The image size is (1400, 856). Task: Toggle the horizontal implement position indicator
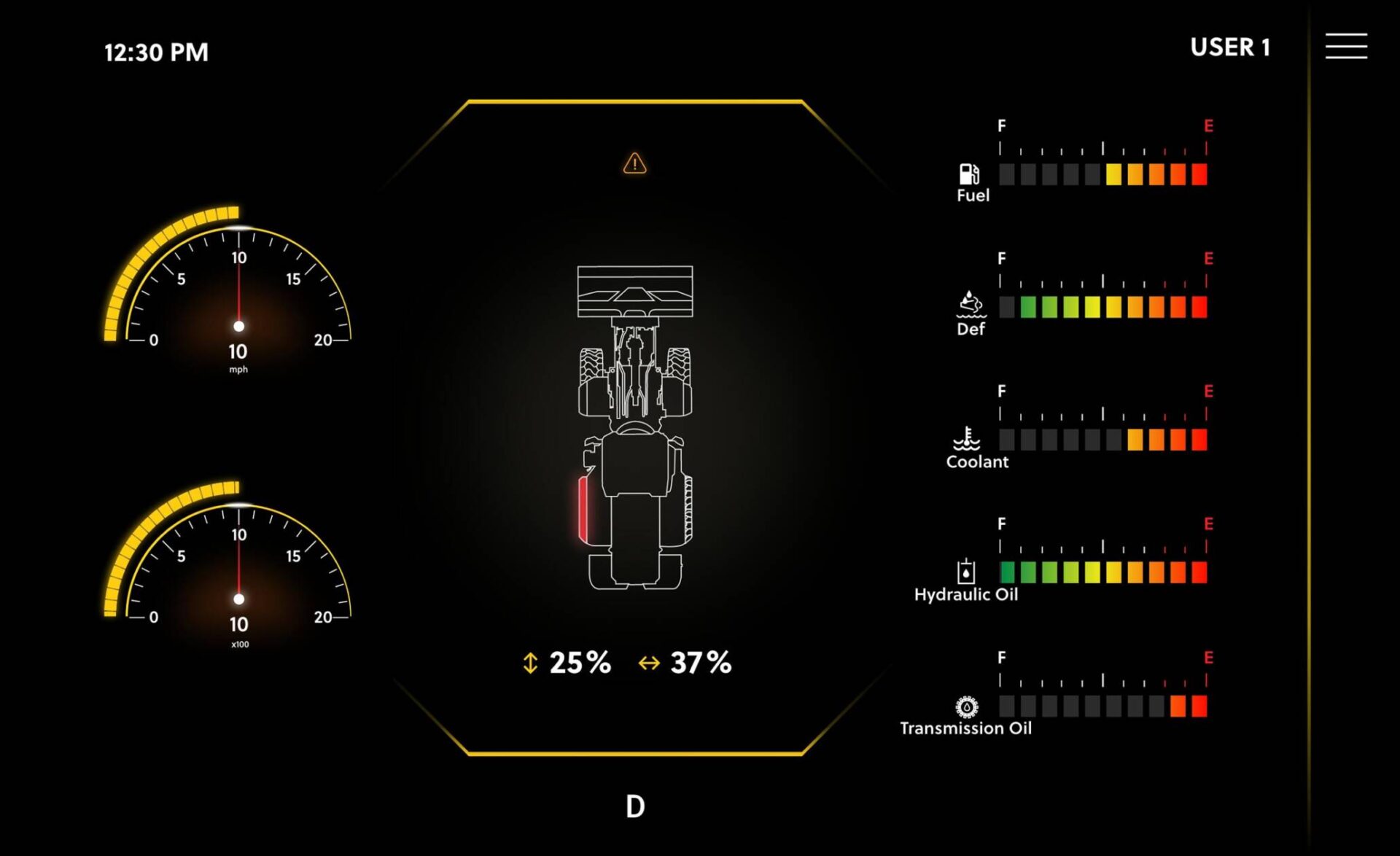click(x=649, y=664)
